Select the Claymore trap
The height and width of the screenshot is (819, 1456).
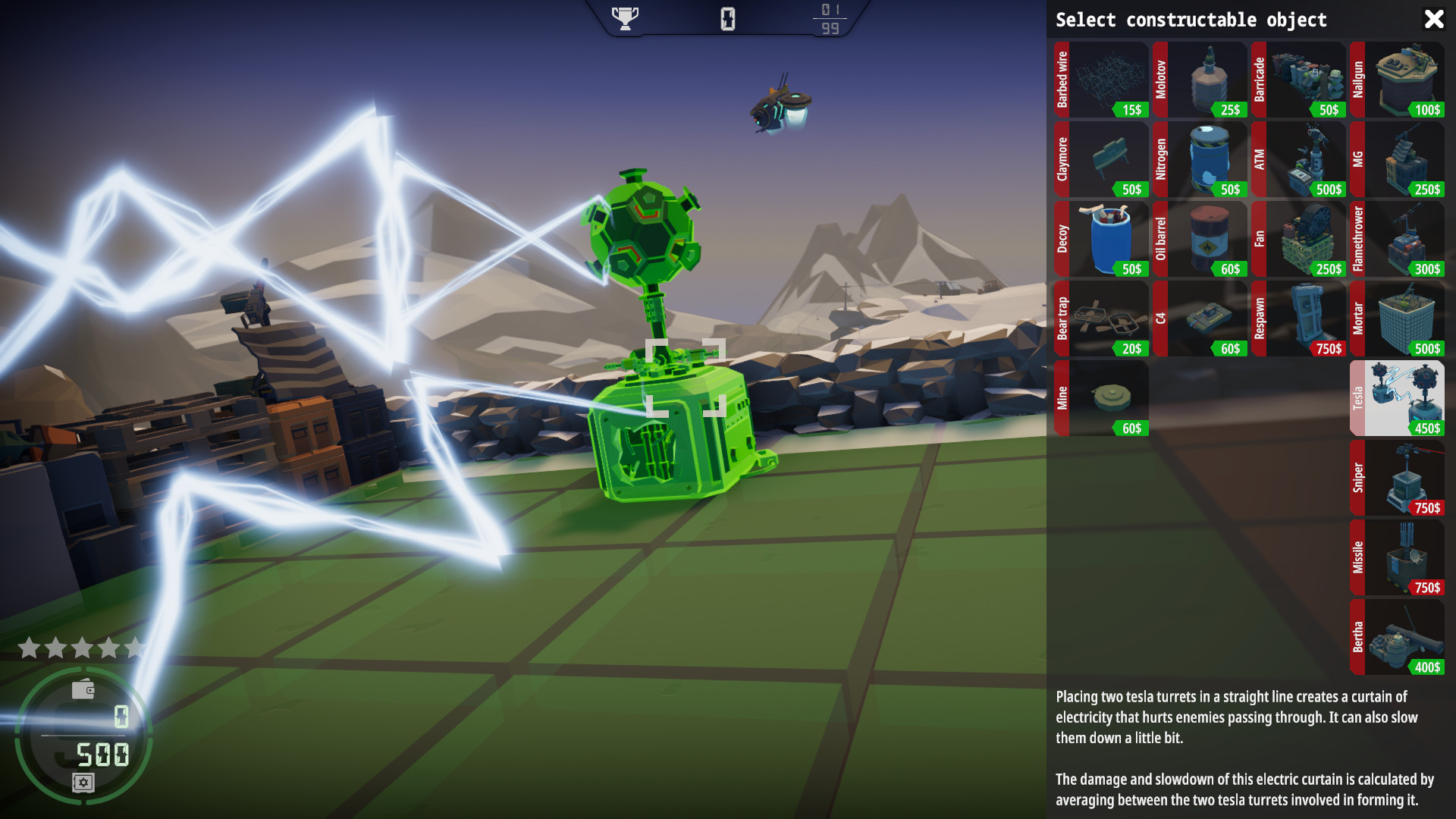point(1100,159)
